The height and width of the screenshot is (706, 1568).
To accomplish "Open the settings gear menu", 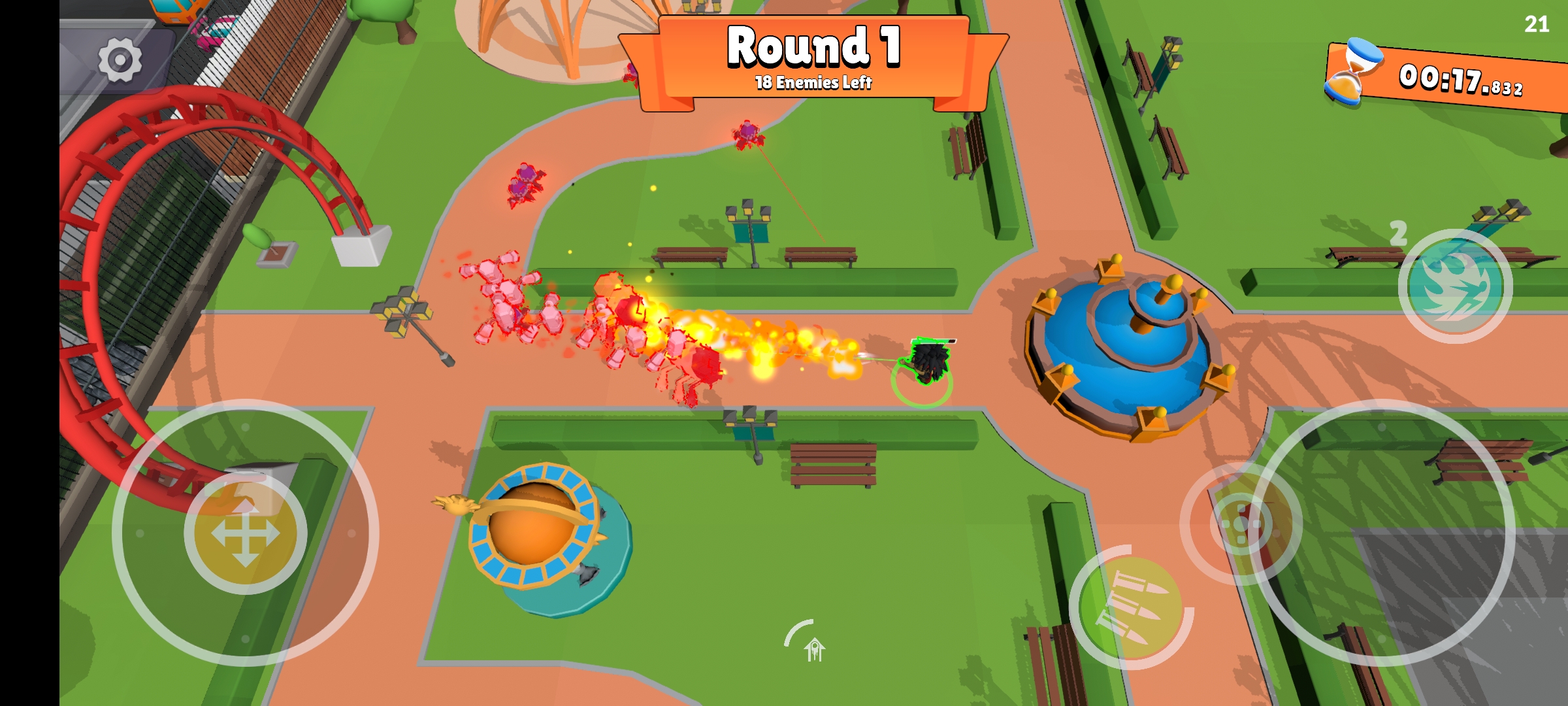I will (x=120, y=60).
